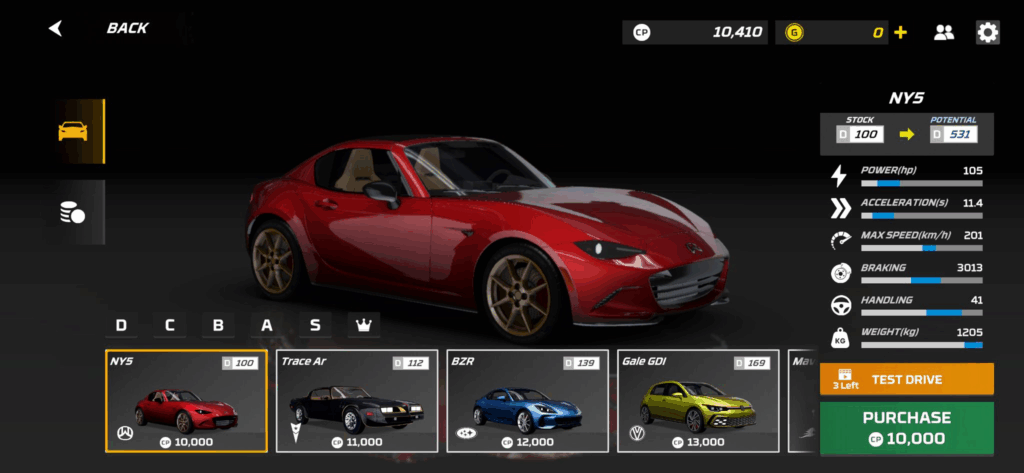1024x473 pixels.
Task: Filter cars by class D
Action: (121, 325)
